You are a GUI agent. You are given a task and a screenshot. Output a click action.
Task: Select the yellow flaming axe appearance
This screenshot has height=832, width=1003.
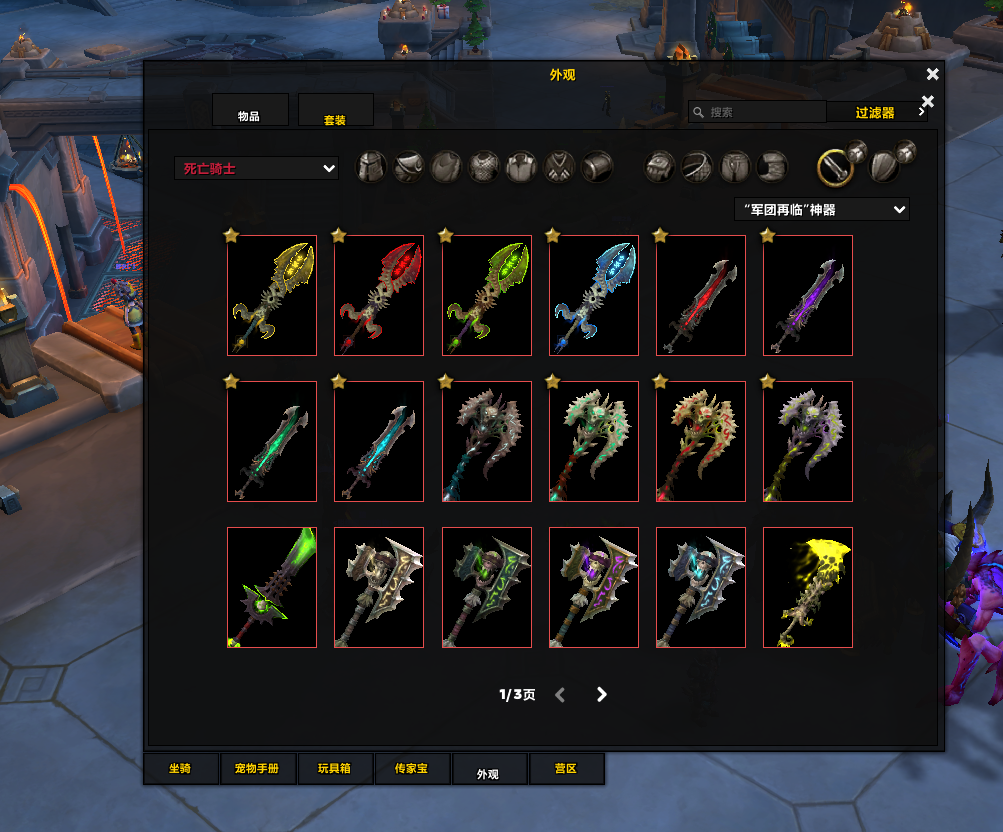coord(808,587)
